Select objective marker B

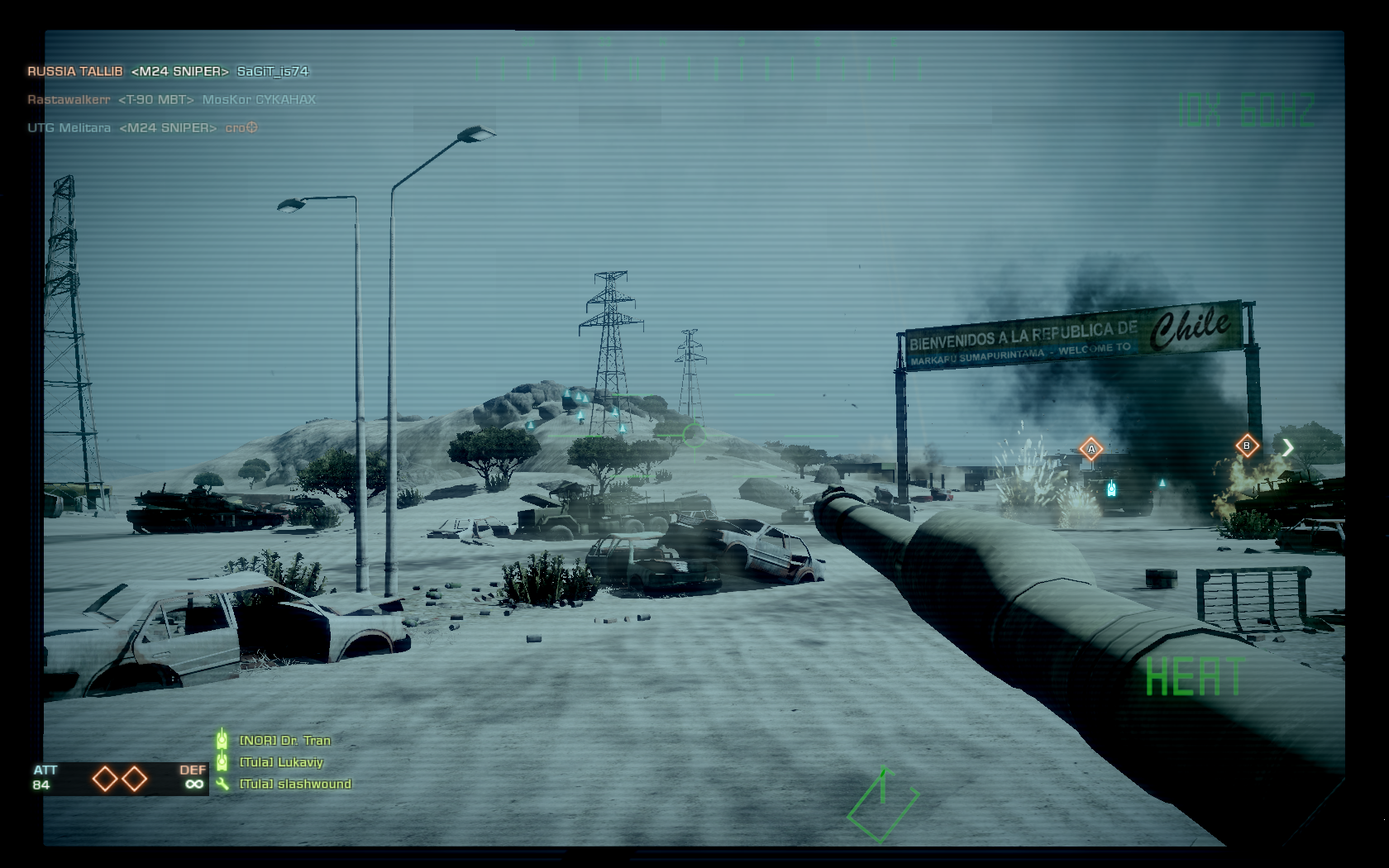point(1247,446)
